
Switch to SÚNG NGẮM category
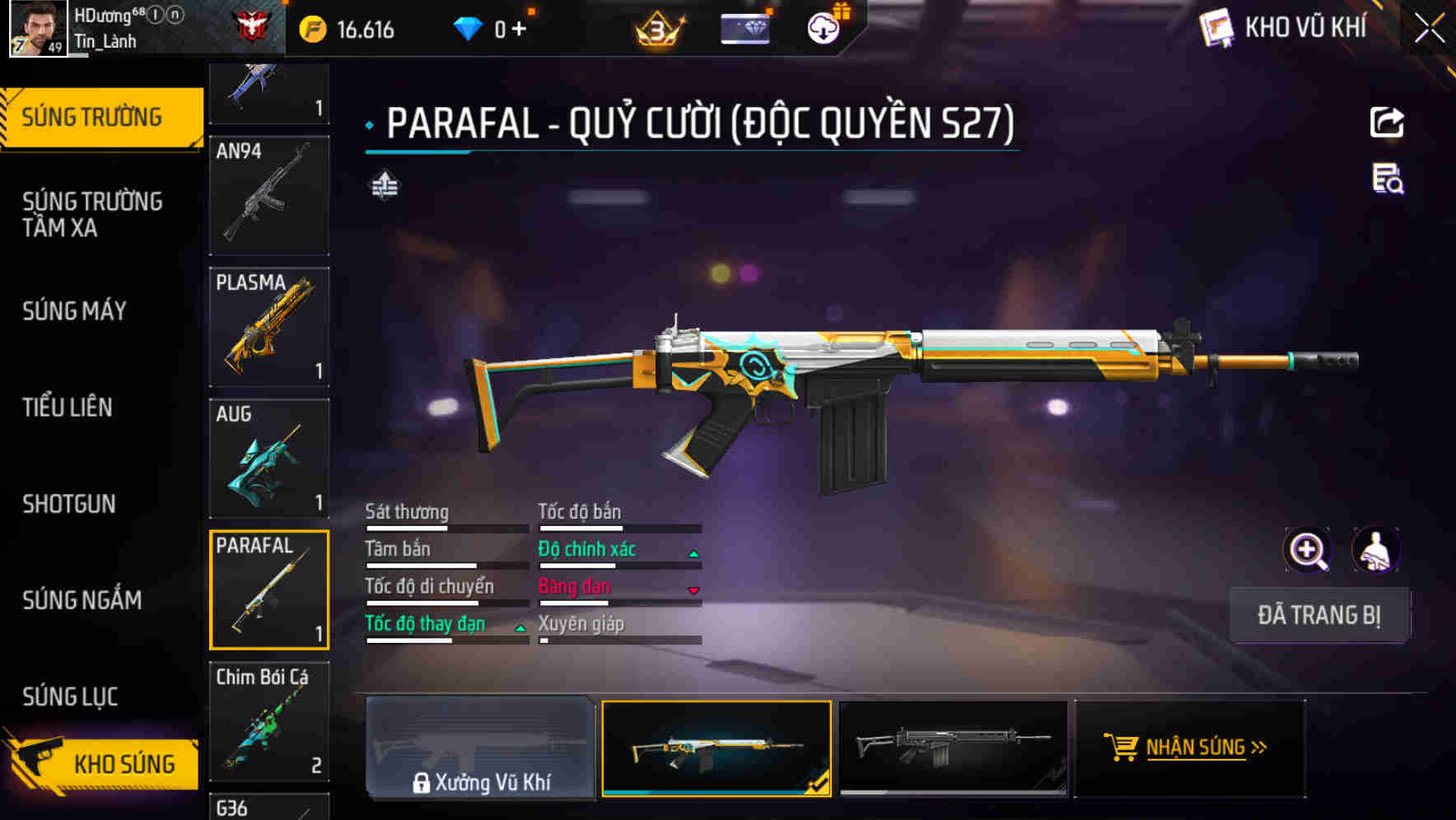[82, 600]
